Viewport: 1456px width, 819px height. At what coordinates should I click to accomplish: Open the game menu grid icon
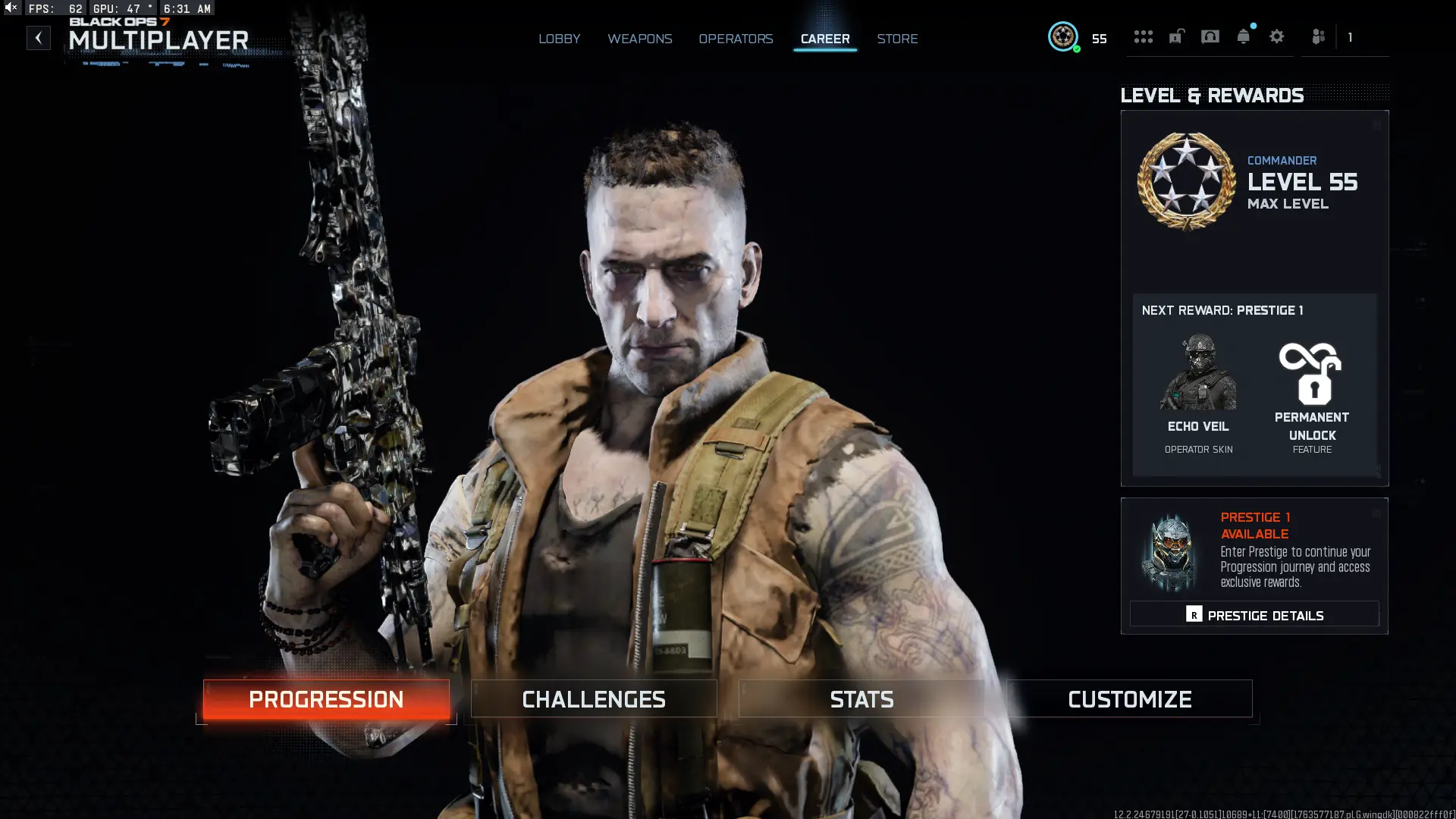tap(1144, 36)
